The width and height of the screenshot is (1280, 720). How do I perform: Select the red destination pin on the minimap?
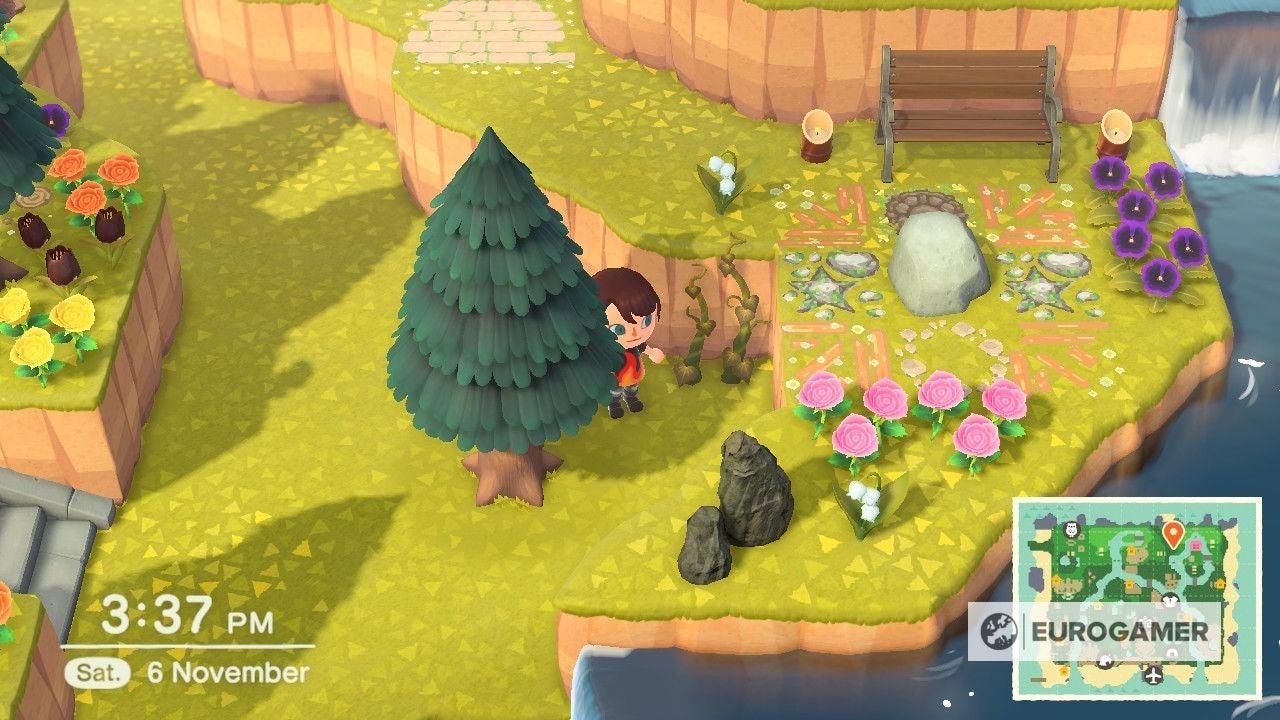click(x=1173, y=532)
